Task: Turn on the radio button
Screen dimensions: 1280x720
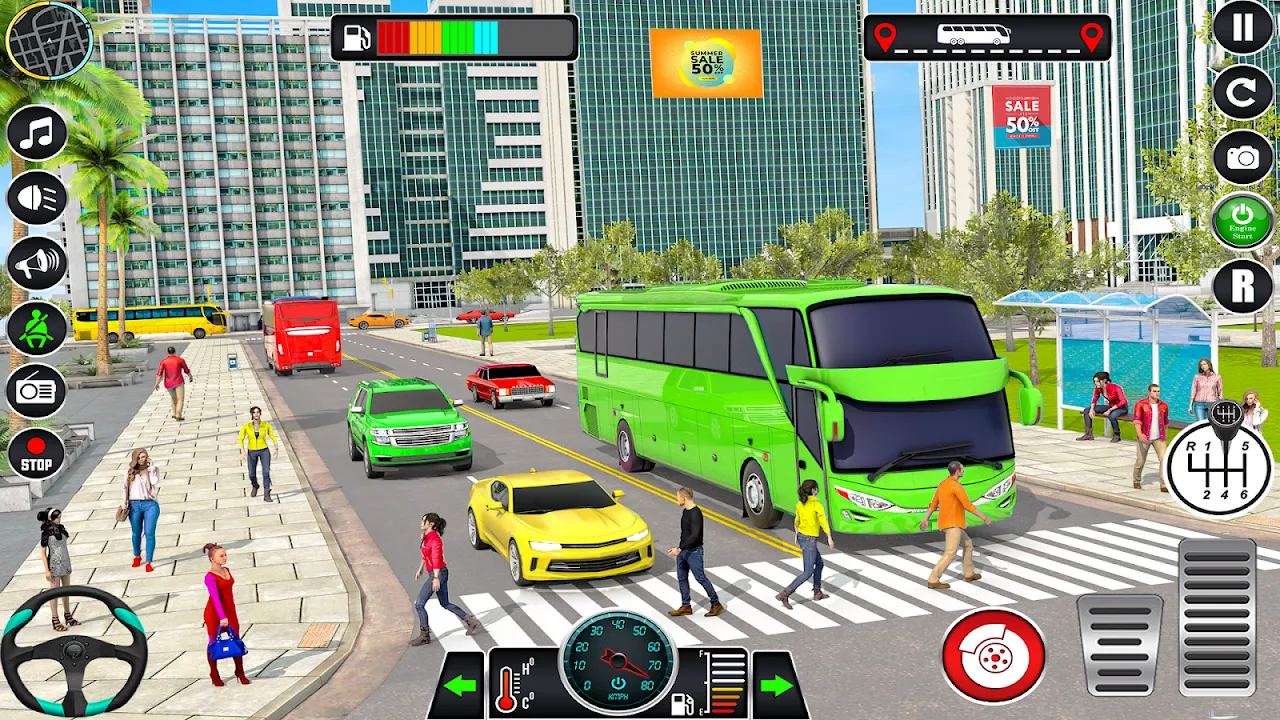Action: tap(37, 391)
